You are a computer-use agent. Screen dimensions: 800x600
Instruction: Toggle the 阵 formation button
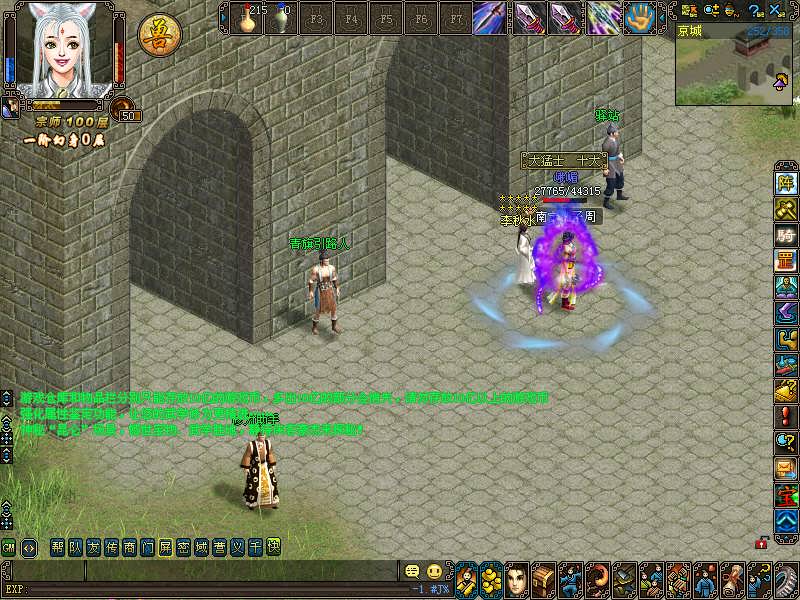786,183
